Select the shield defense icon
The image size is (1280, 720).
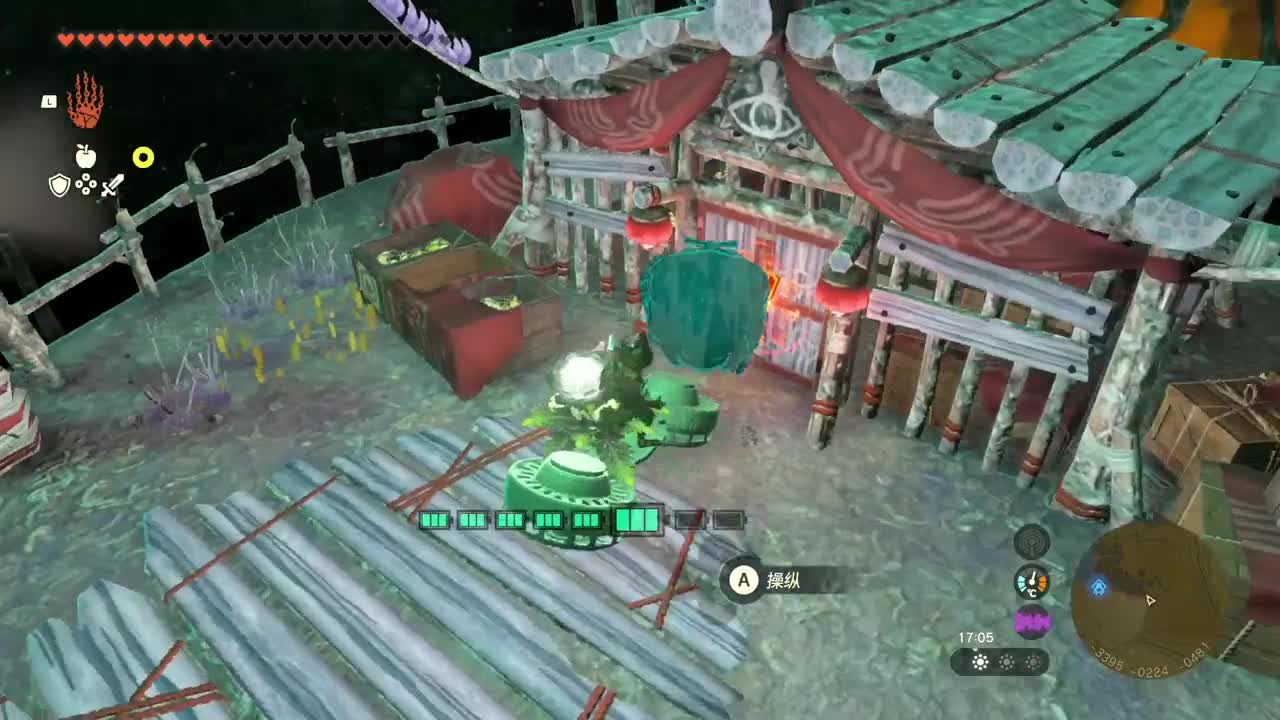[x=58, y=188]
